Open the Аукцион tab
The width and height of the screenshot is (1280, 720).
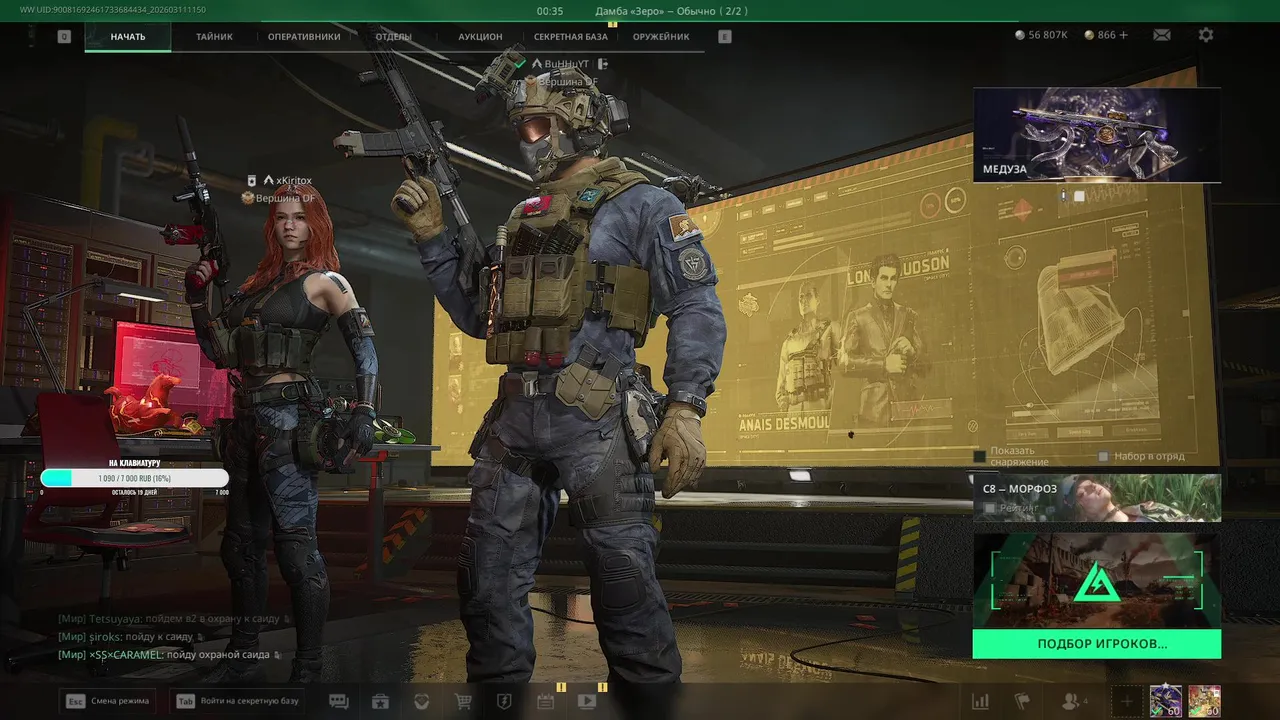click(480, 37)
